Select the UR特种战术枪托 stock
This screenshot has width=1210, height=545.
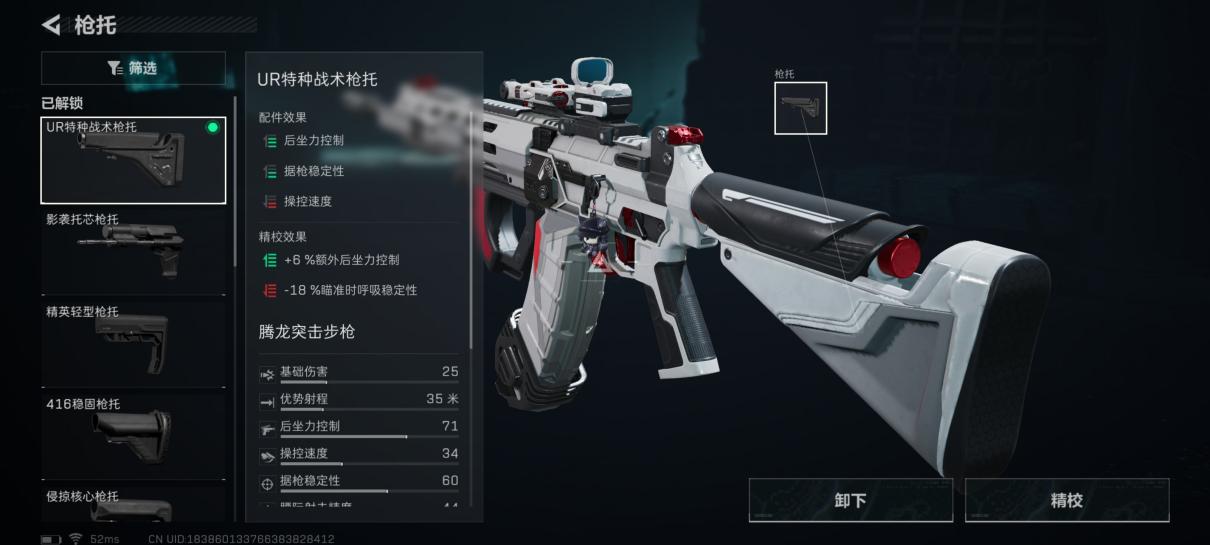click(133, 160)
